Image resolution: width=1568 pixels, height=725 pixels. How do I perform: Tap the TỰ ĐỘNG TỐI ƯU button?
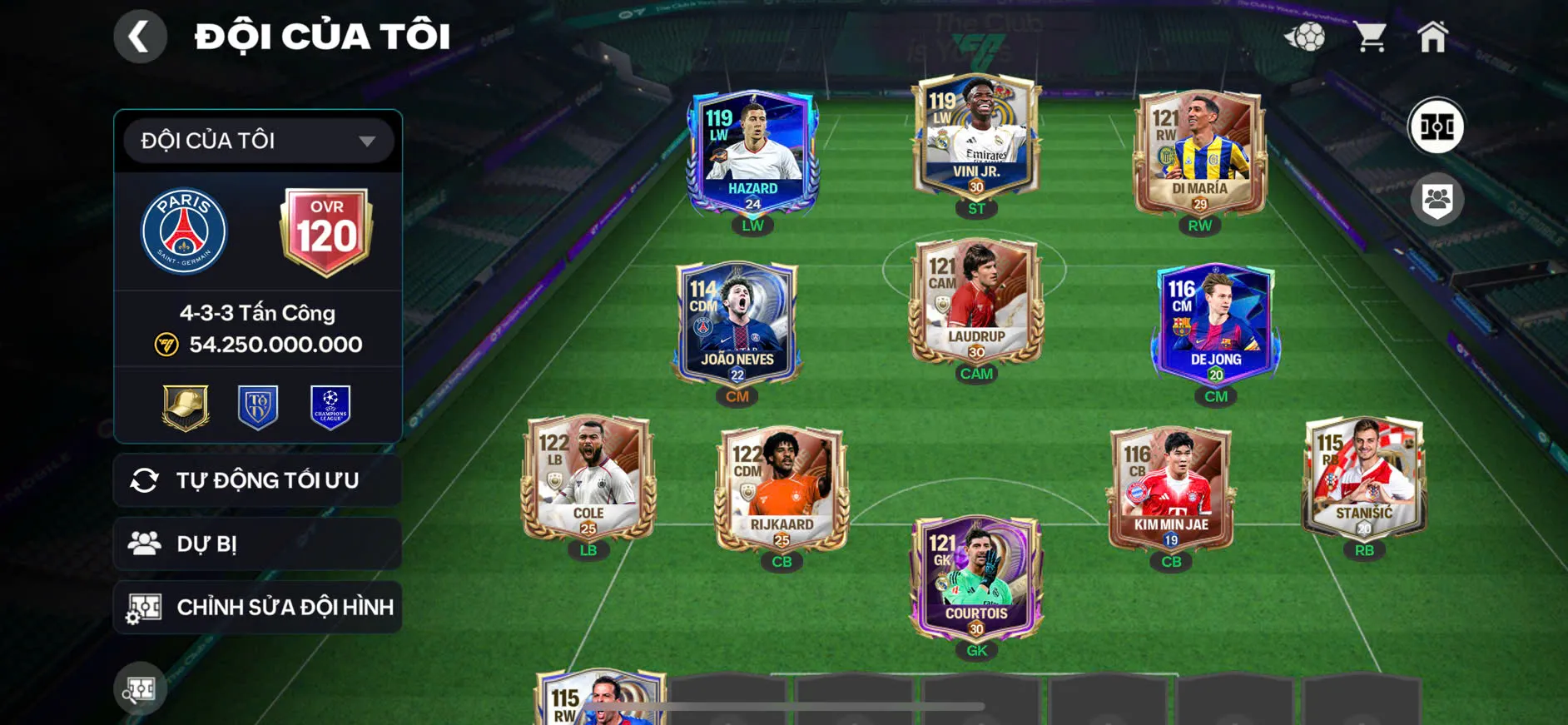[x=258, y=480]
